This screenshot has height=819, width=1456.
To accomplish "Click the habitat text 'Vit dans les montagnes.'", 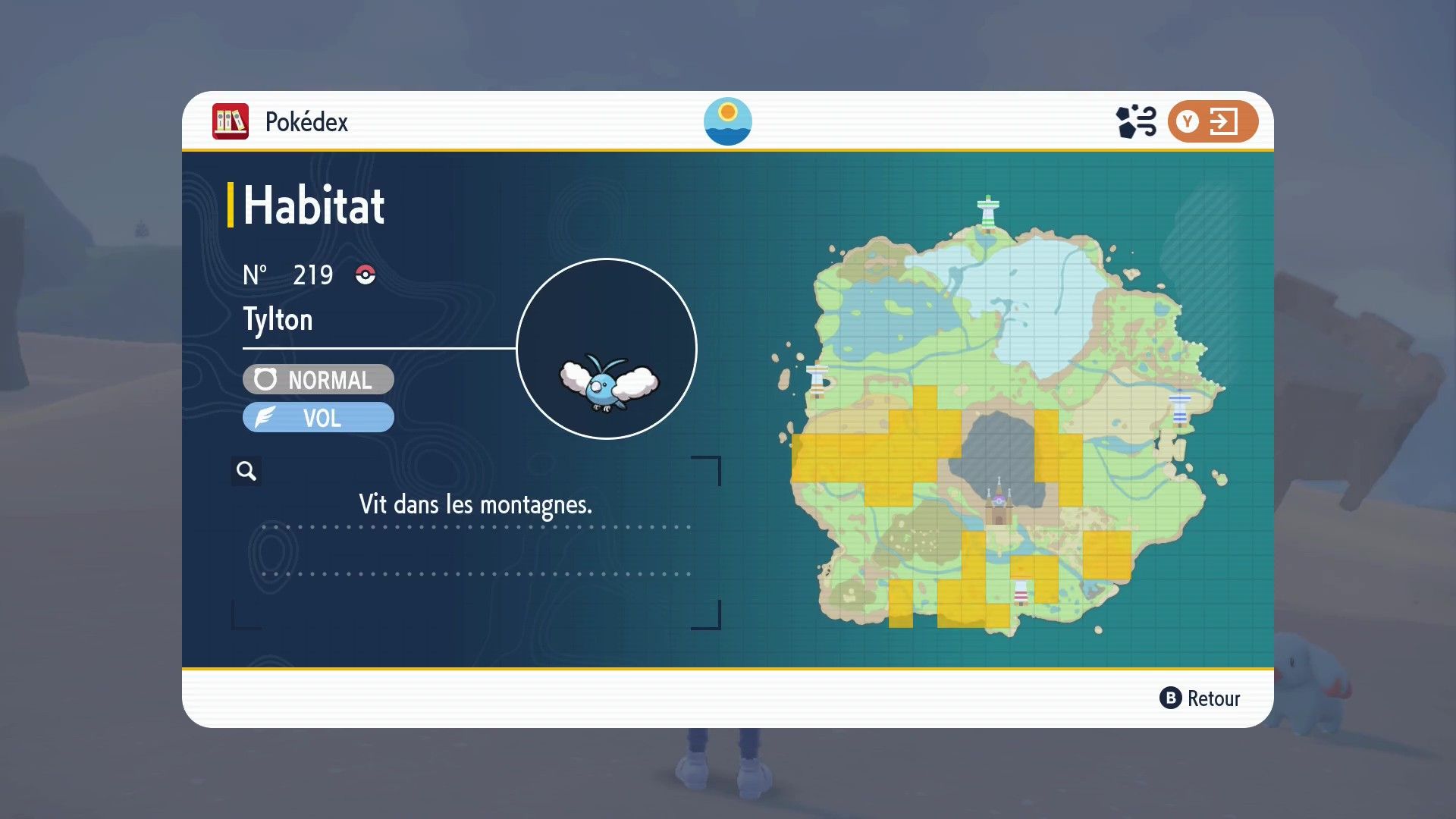I will [475, 503].
